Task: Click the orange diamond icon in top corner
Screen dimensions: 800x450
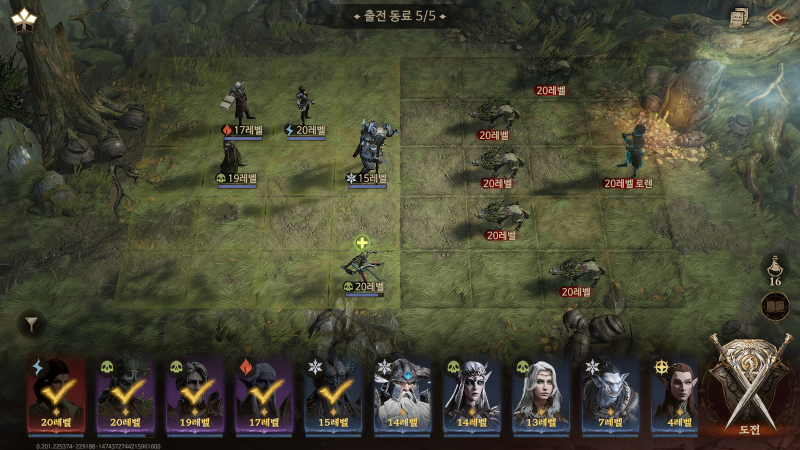Action: click(775, 17)
